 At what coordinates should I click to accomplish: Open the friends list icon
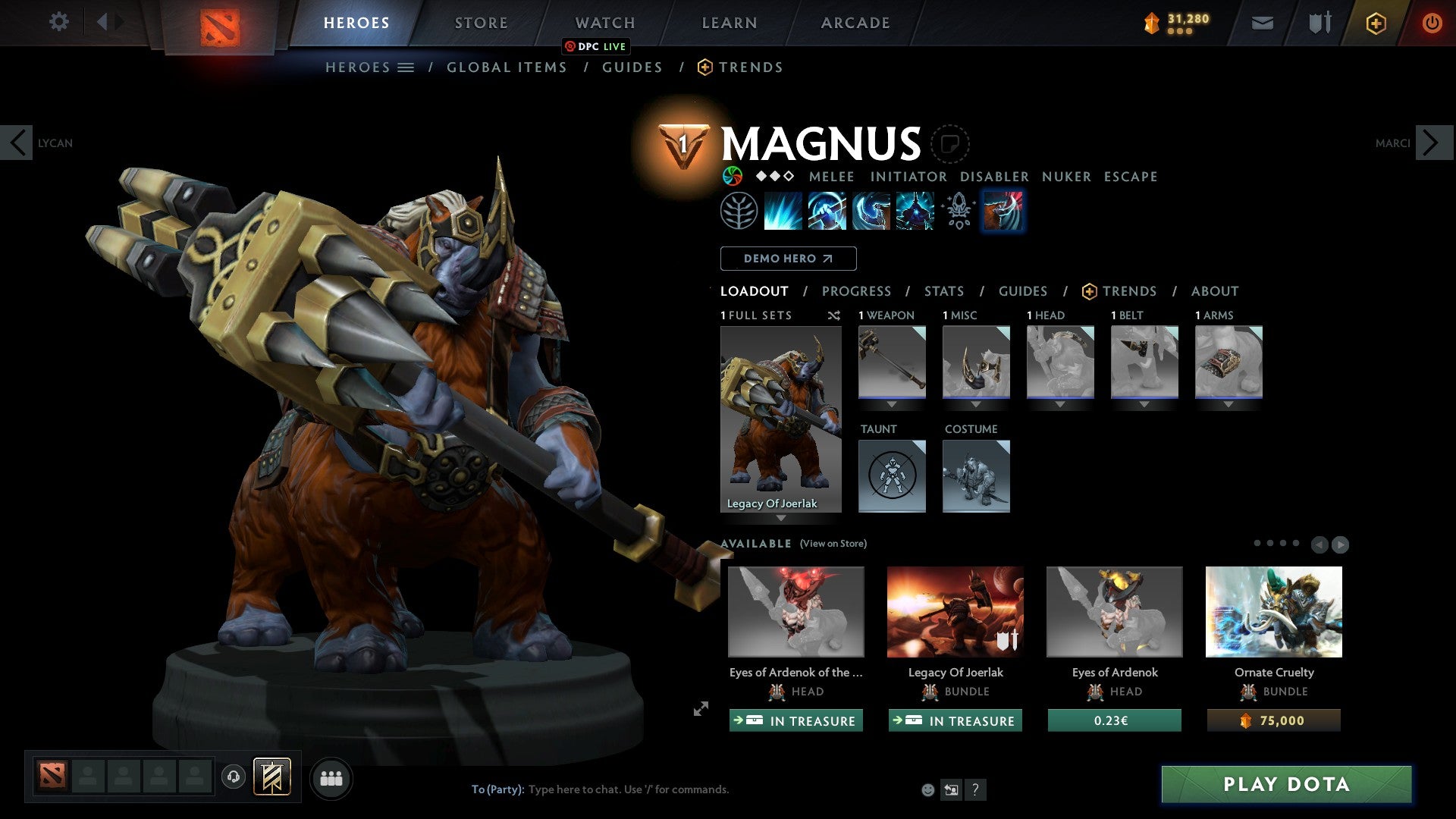click(x=331, y=777)
